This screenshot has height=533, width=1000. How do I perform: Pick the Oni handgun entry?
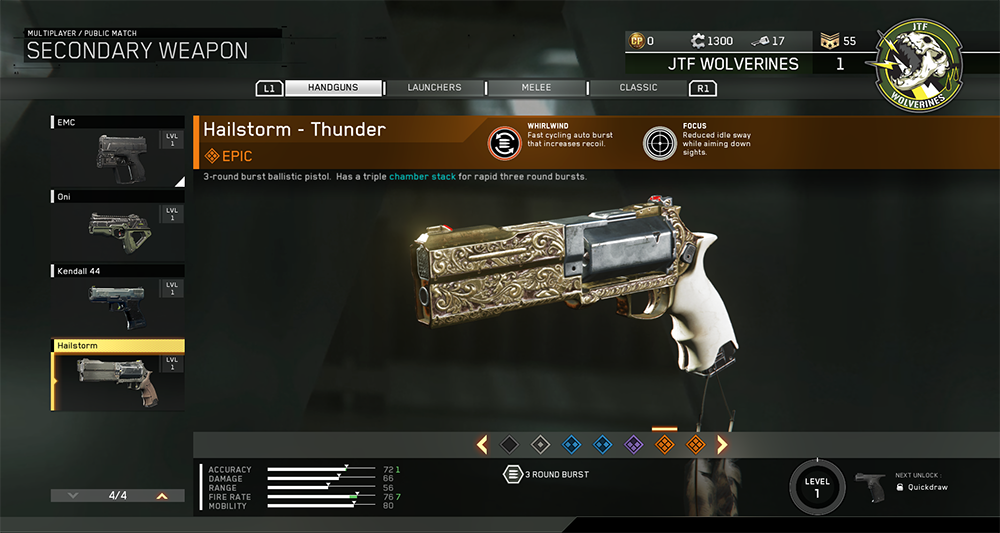point(117,226)
